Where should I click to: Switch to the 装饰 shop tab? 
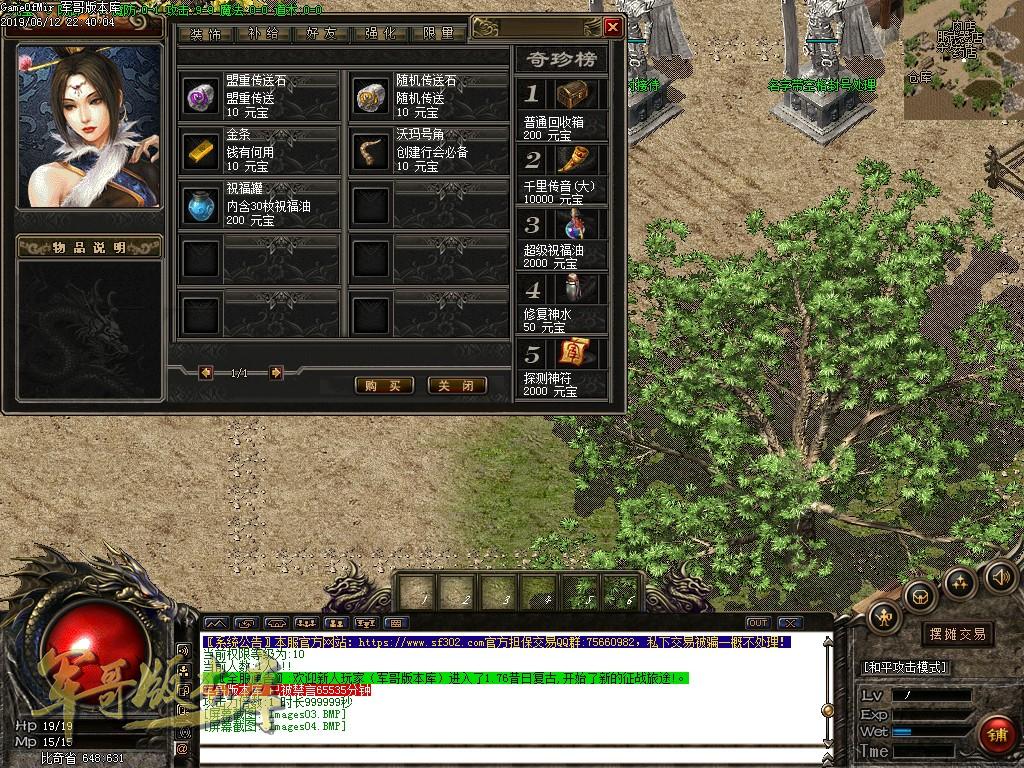(206, 33)
